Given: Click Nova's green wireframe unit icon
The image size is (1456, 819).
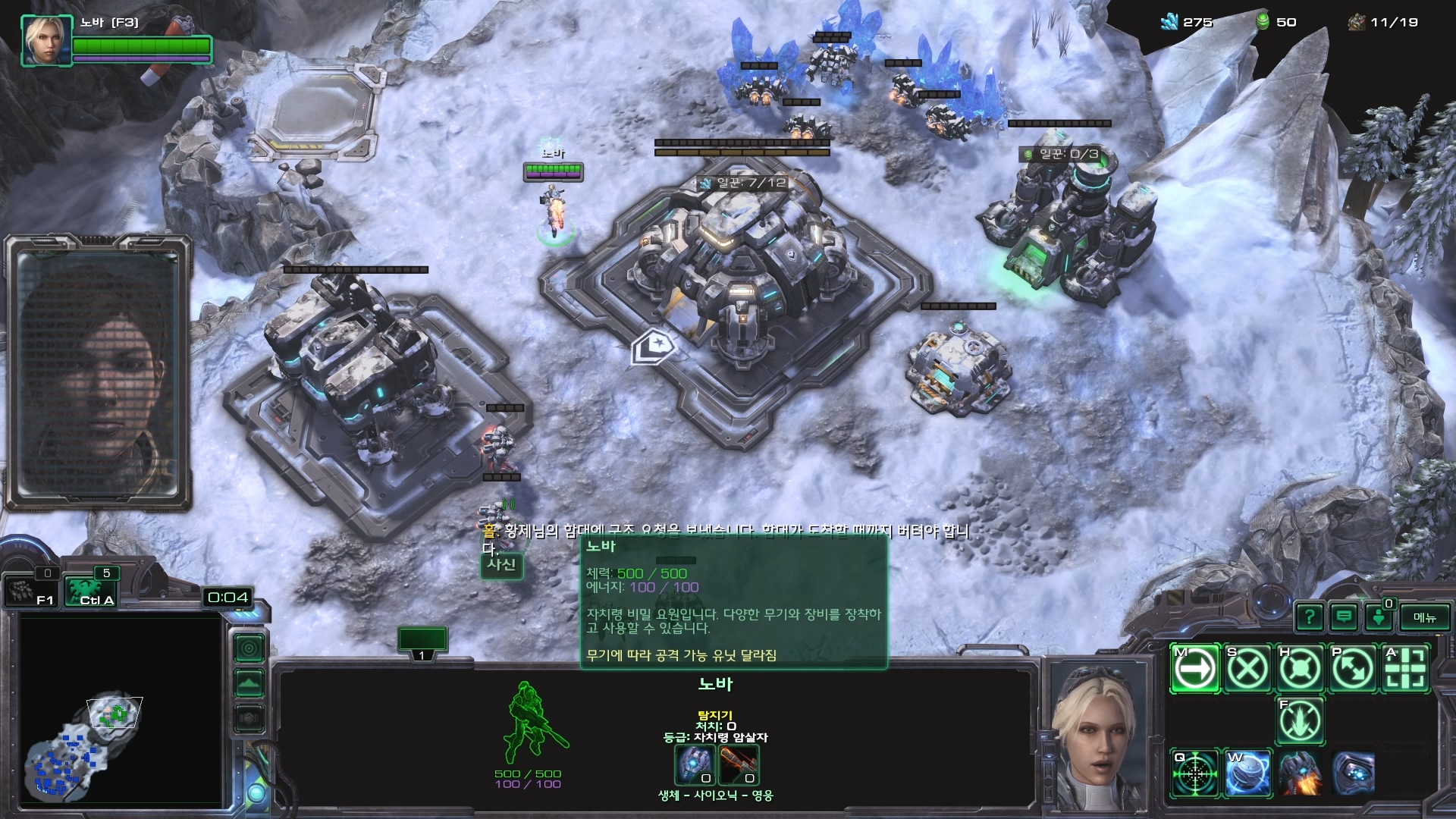Looking at the screenshot, I should (531, 724).
